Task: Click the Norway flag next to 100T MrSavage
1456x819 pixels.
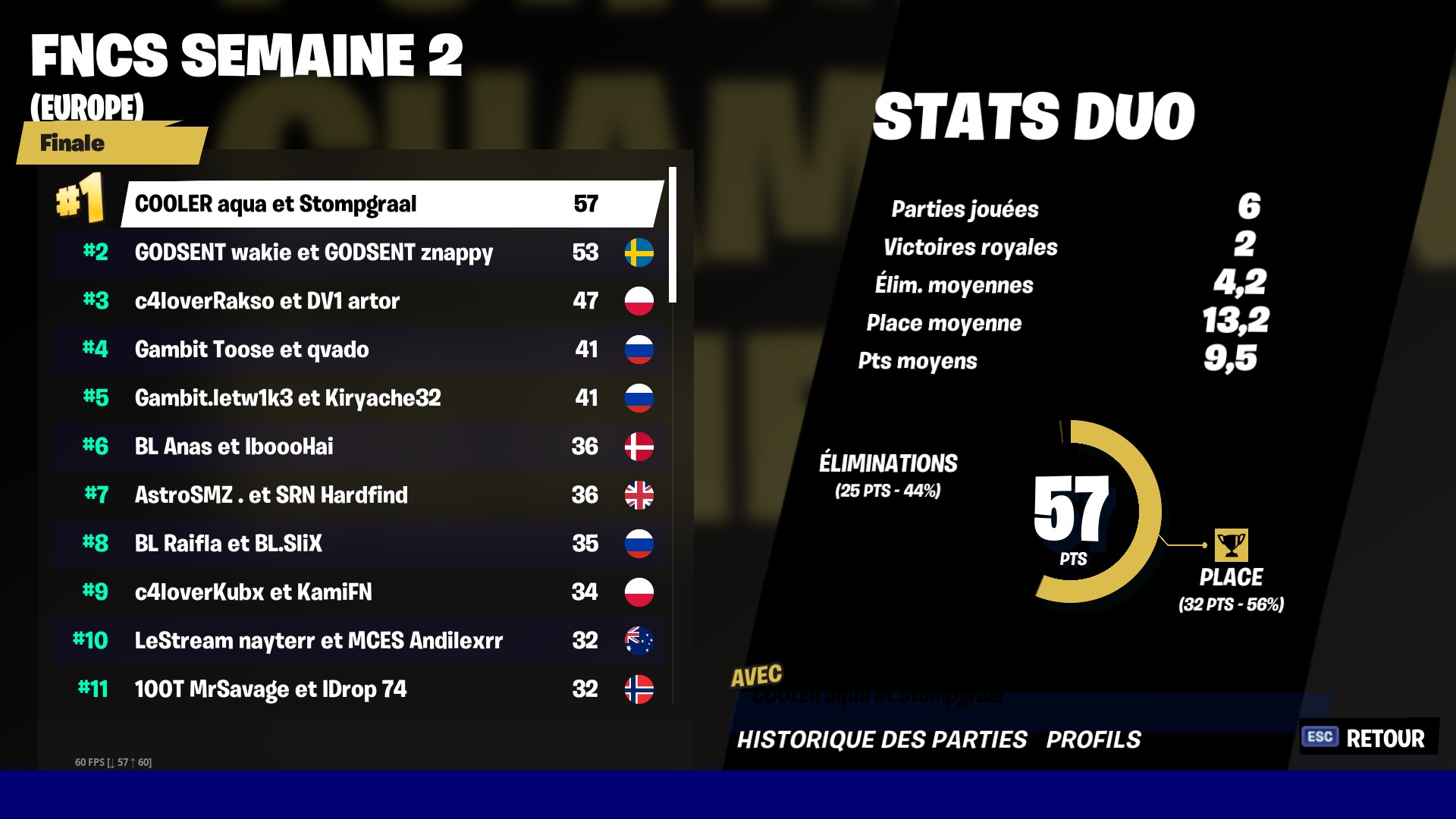Action: (641, 689)
